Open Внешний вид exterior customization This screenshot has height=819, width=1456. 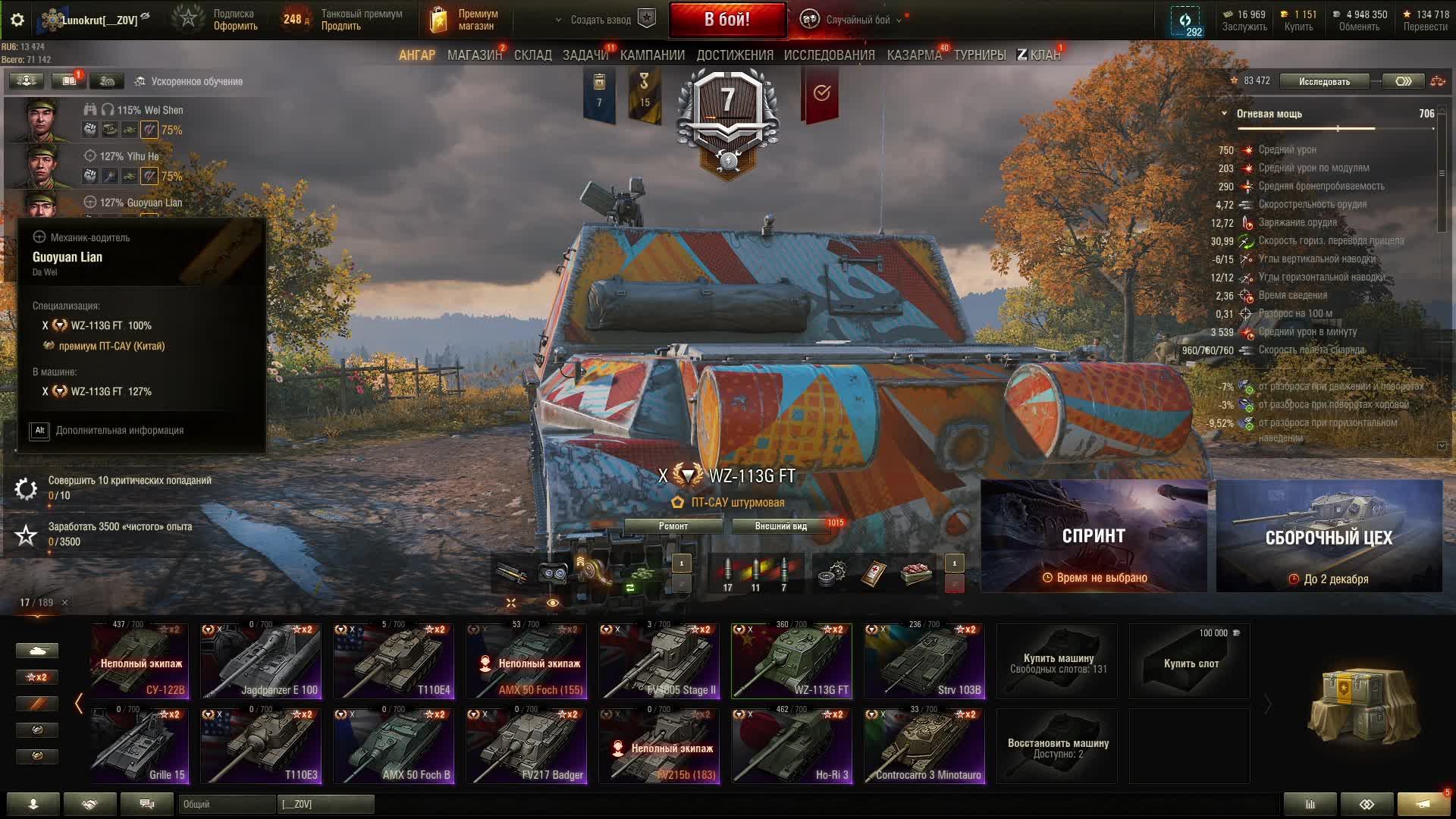[780, 526]
